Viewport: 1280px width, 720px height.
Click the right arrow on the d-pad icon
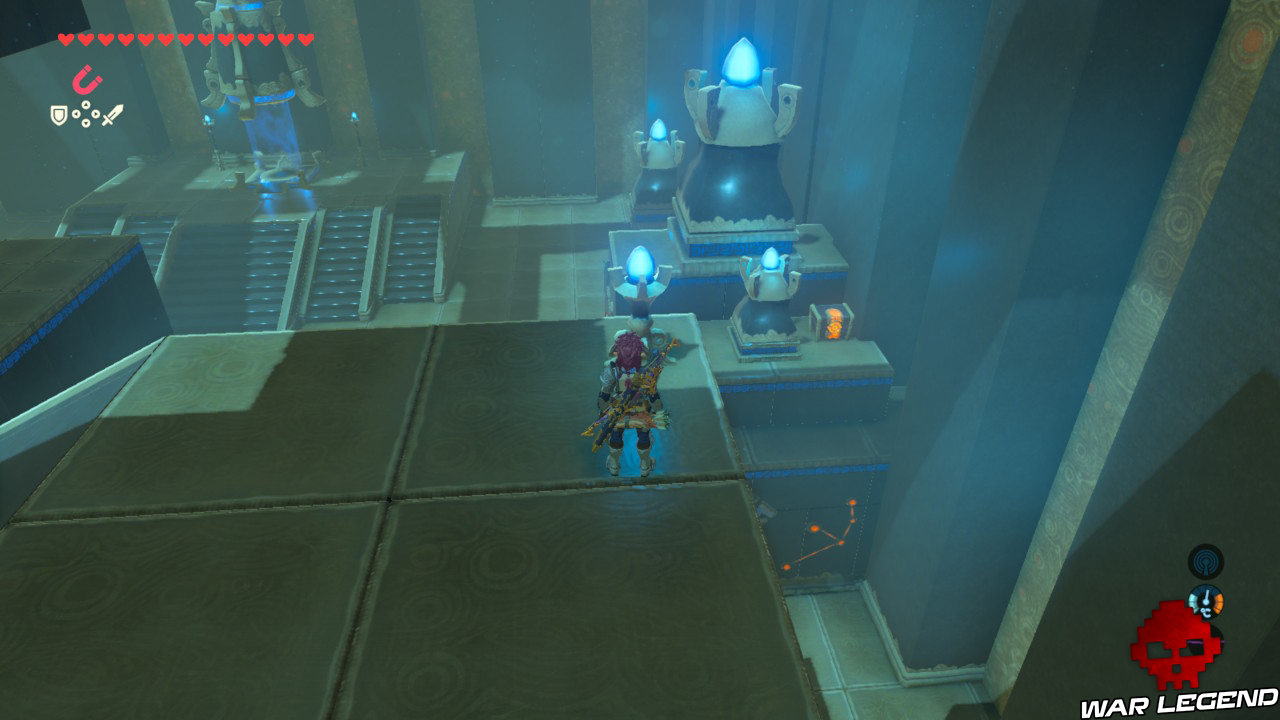[x=95, y=114]
